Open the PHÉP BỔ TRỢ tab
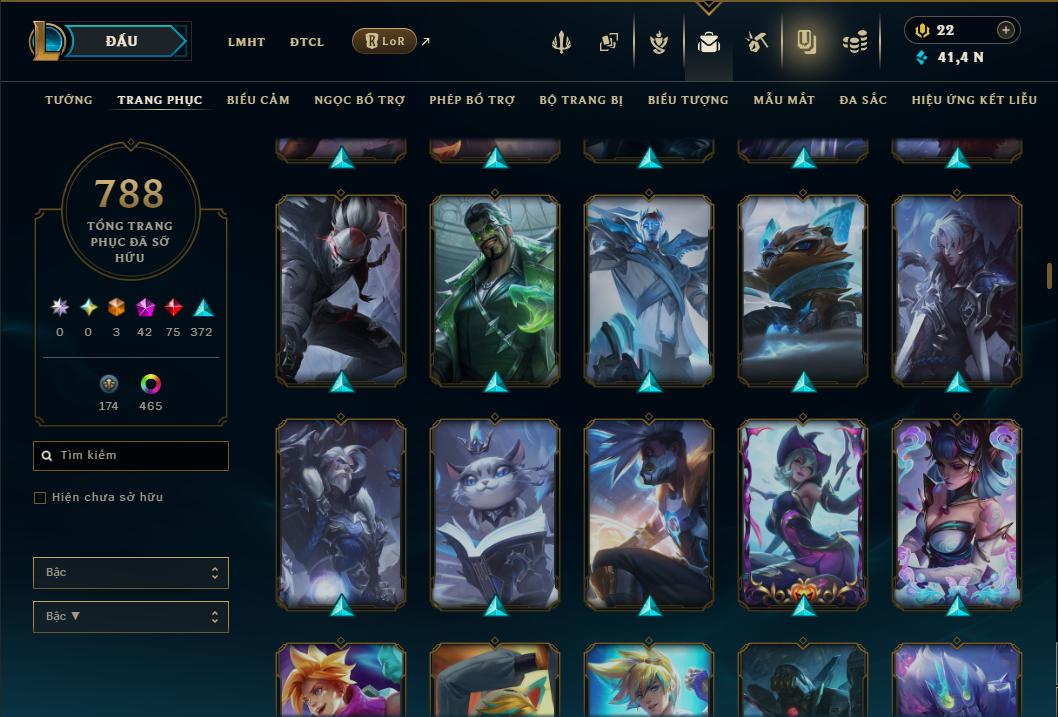 point(472,100)
